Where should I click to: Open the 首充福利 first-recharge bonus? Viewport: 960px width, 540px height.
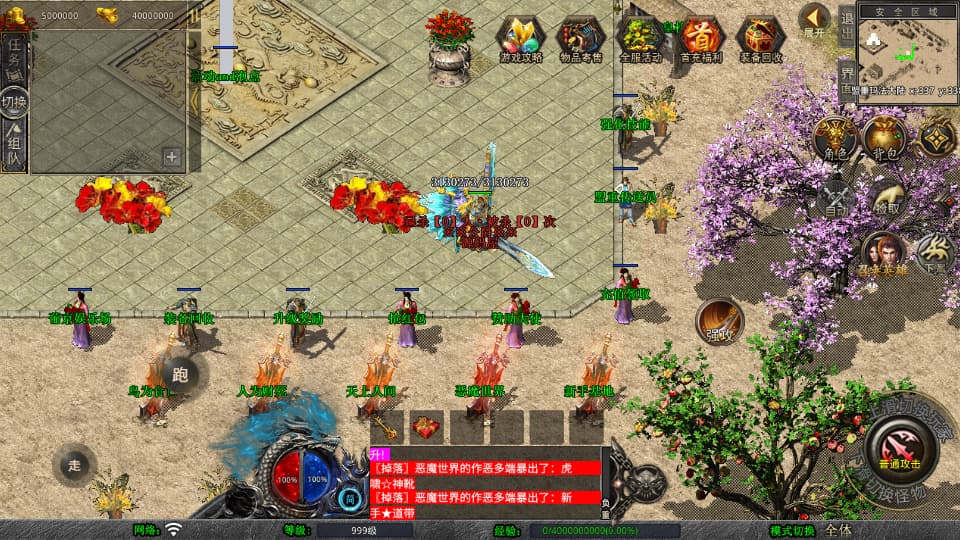(x=700, y=38)
